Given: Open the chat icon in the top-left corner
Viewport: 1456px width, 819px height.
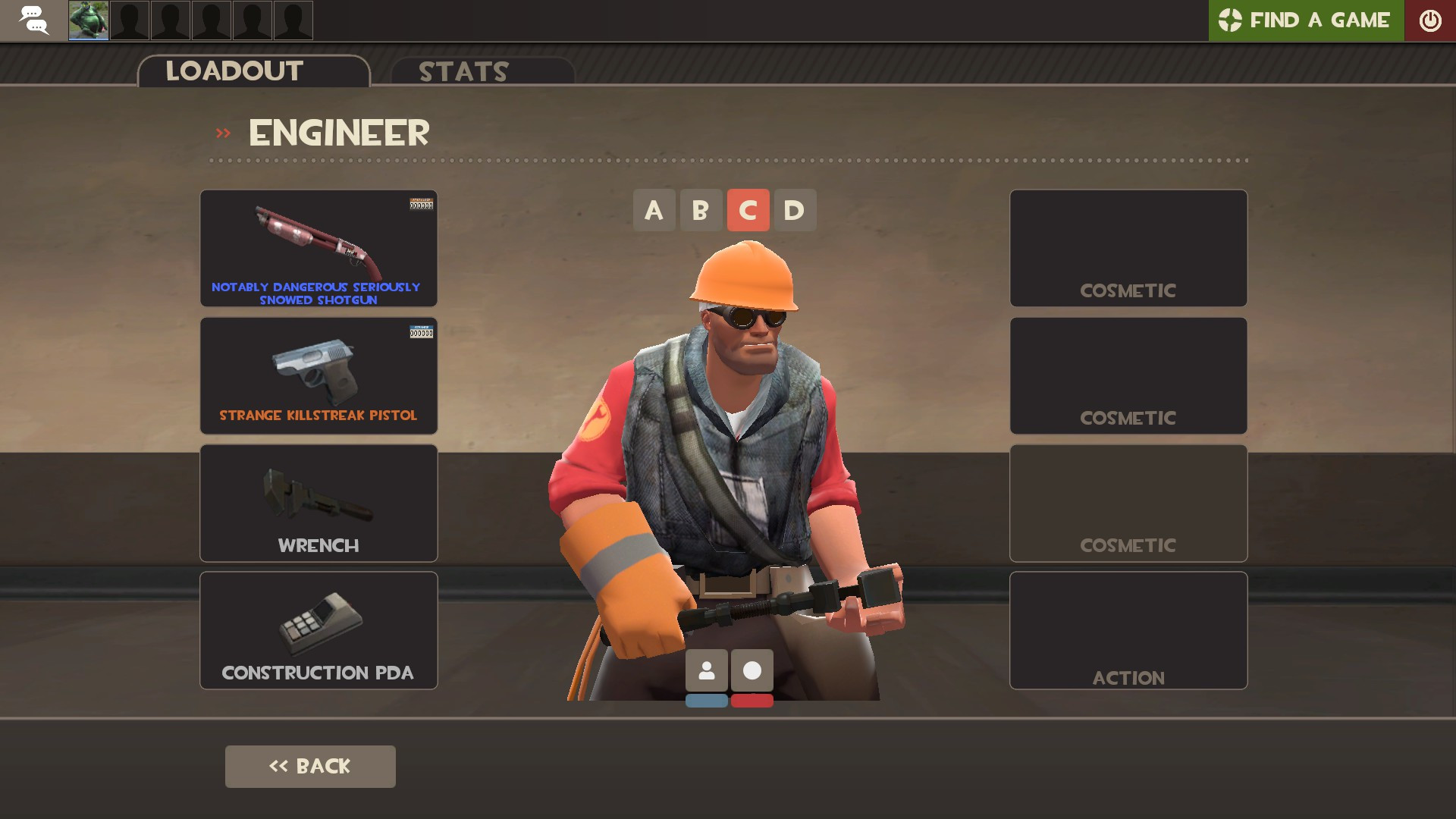Looking at the screenshot, I should [x=33, y=20].
